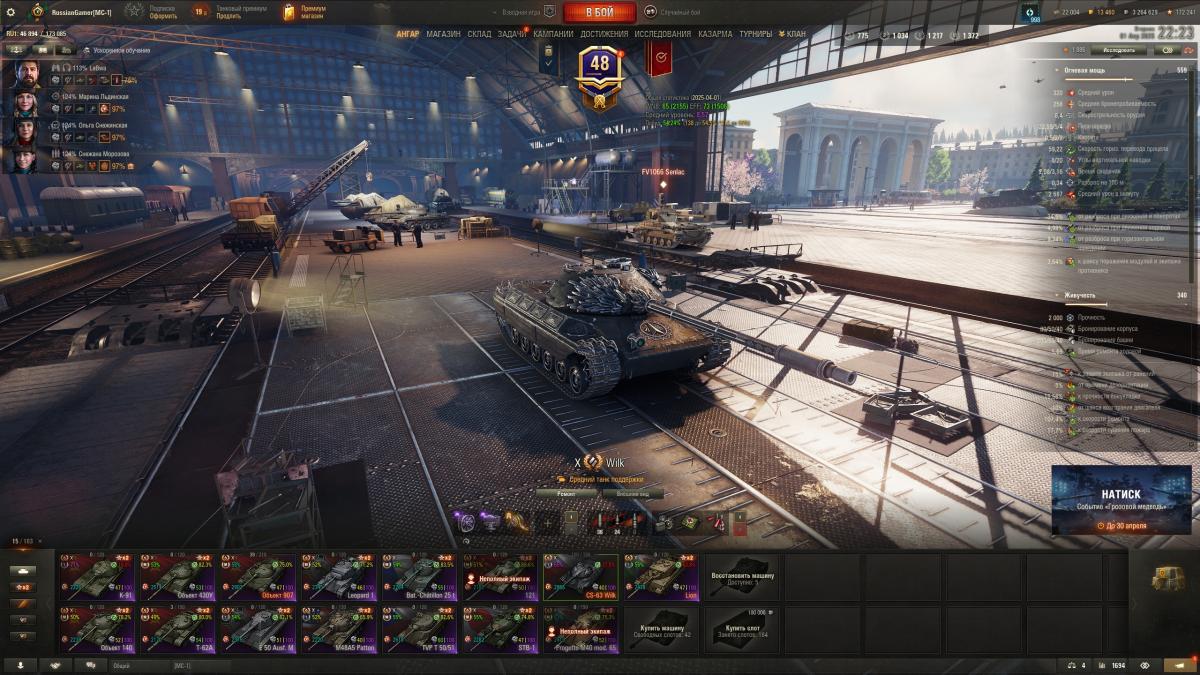Open the ЗАДАЧИ tab
Viewport: 1200px width, 675px height.
pos(512,34)
